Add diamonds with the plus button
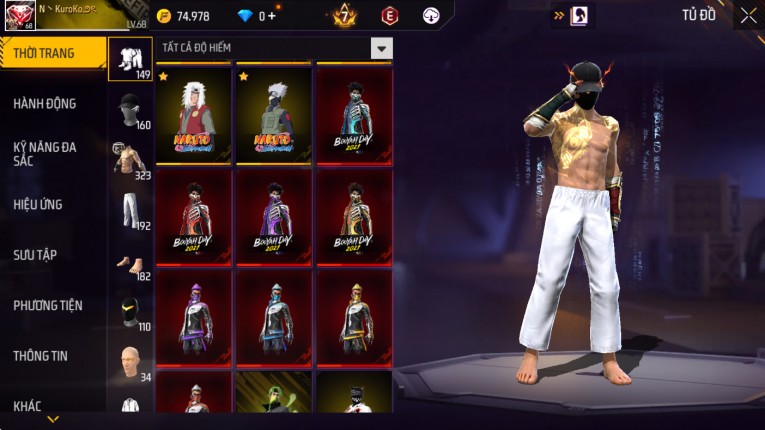The width and height of the screenshot is (765, 430). [272, 16]
